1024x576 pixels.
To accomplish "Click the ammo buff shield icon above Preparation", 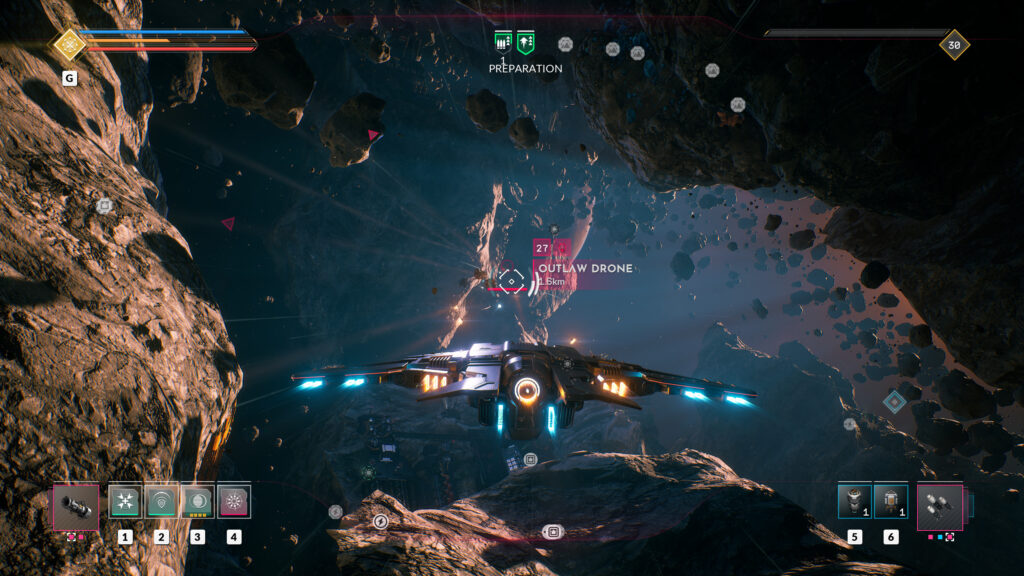I will 503,42.
